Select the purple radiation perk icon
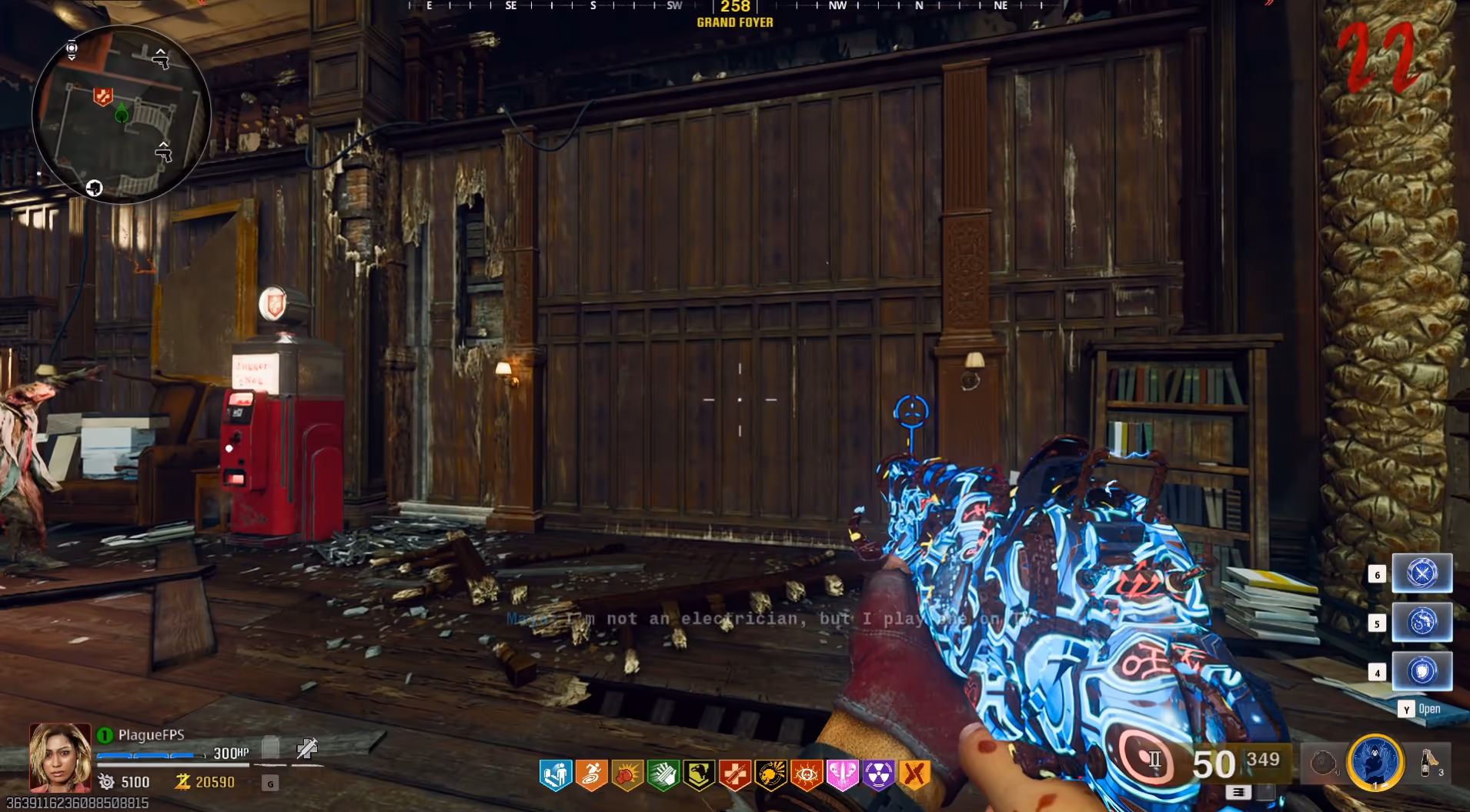This screenshot has height=812, width=1470. point(878,775)
